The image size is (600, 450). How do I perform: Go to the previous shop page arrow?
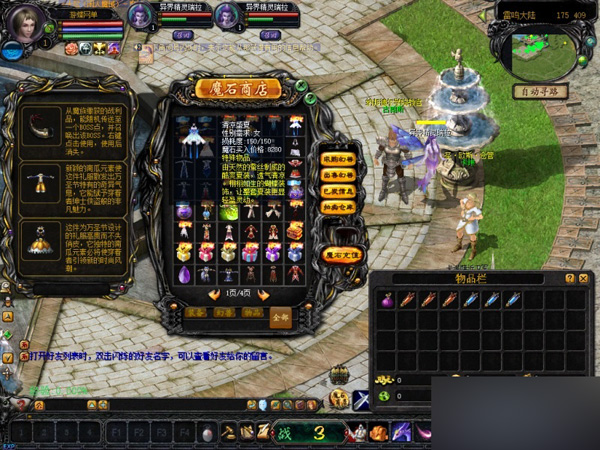[213, 295]
